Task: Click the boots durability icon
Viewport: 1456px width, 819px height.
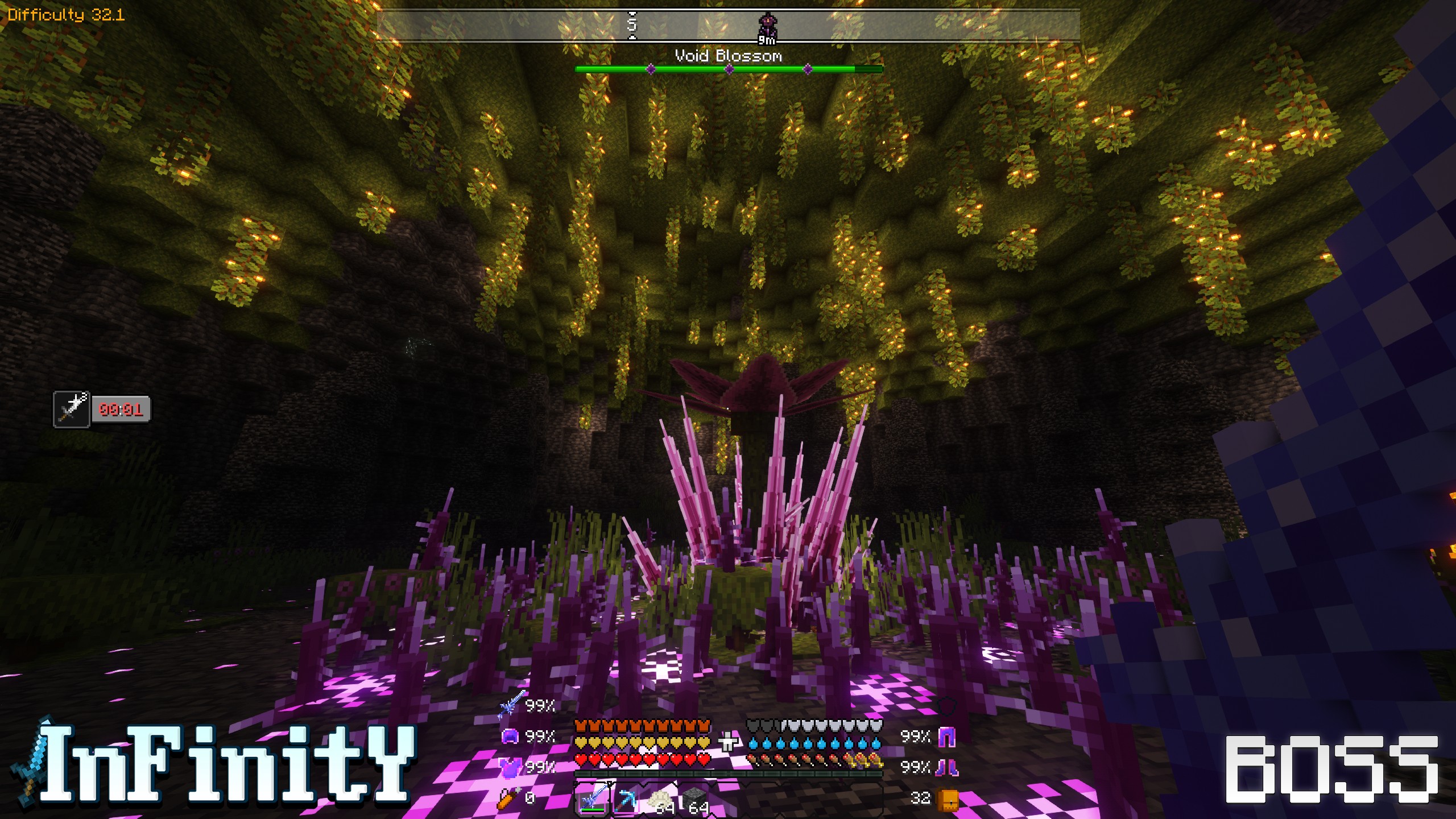Action: 946,767
